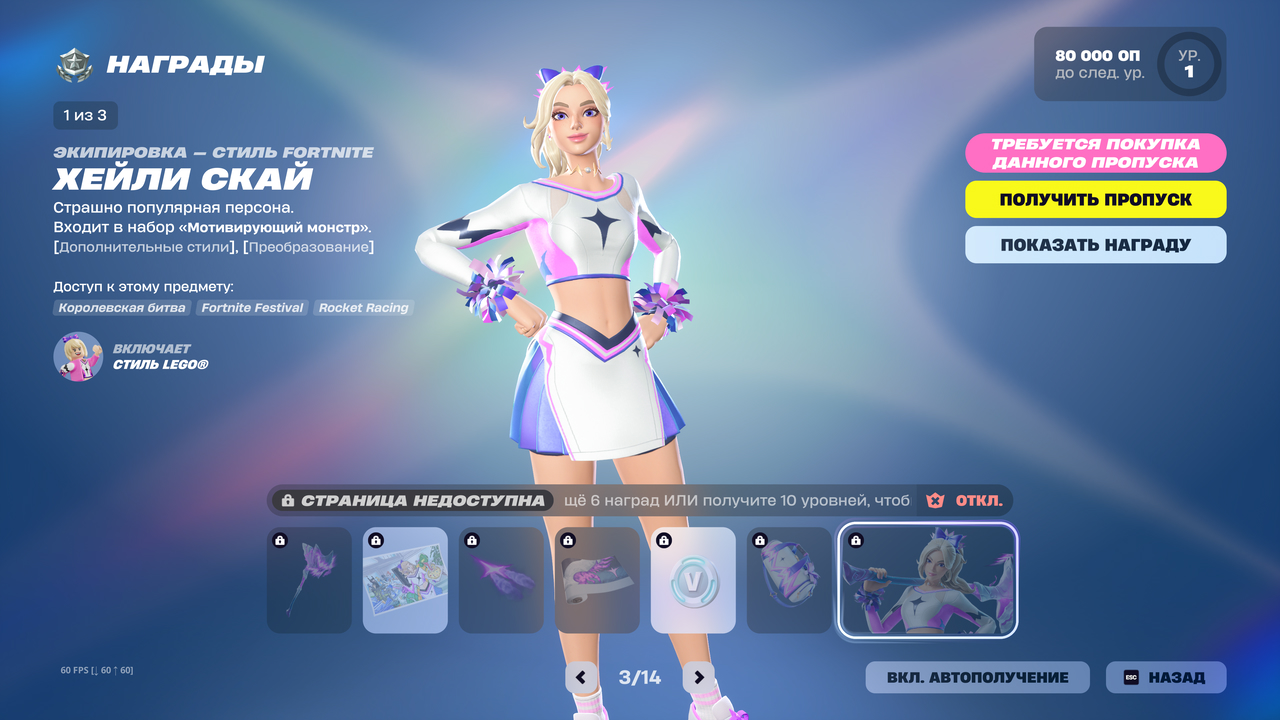Pick the purple star contrail reward tile
Screen dimensions: 1280x720
[501, 580]
